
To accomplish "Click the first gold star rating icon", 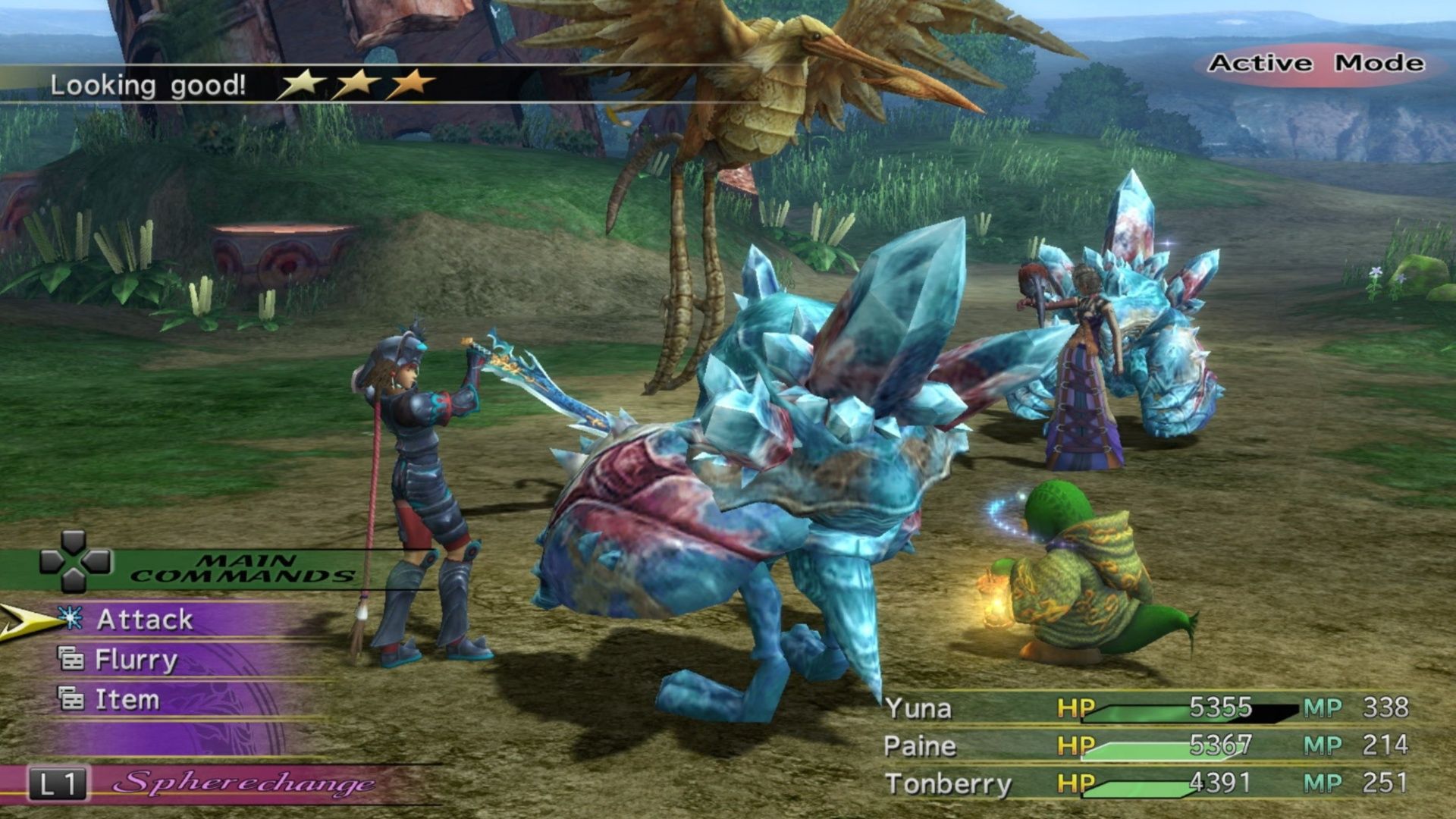I will pyautogui.click(x=303, y=86).
